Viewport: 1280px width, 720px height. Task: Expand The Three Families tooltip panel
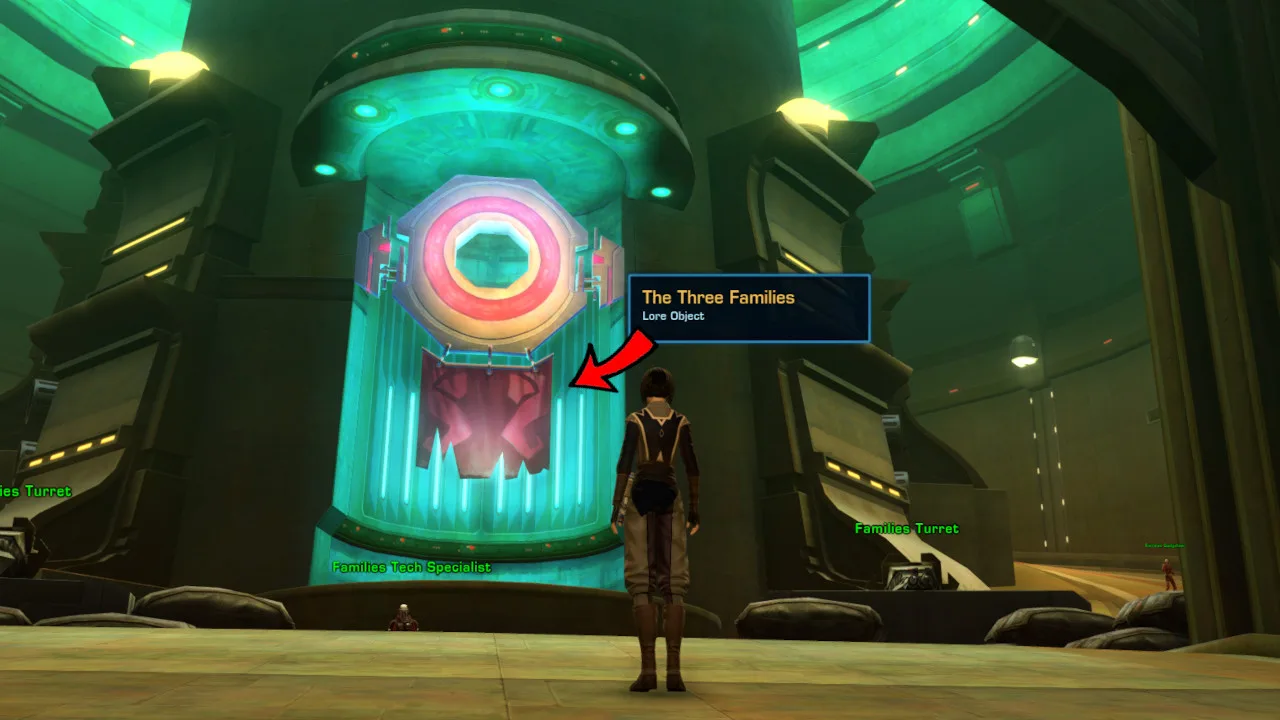tap(750, 308)
